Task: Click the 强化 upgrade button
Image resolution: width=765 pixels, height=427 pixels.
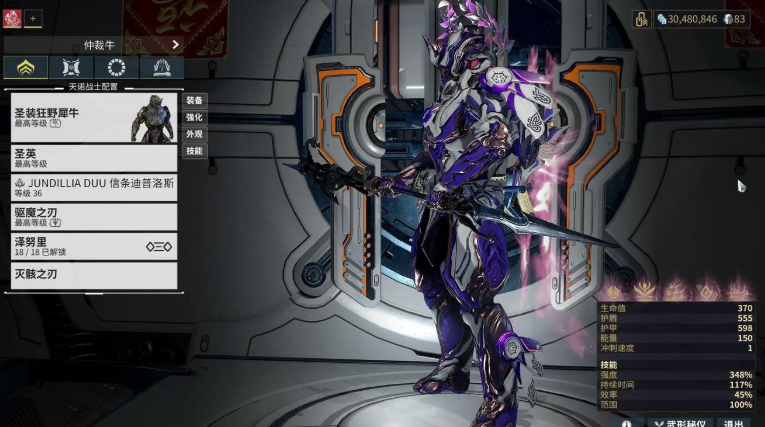Action: tap(195, 117)
